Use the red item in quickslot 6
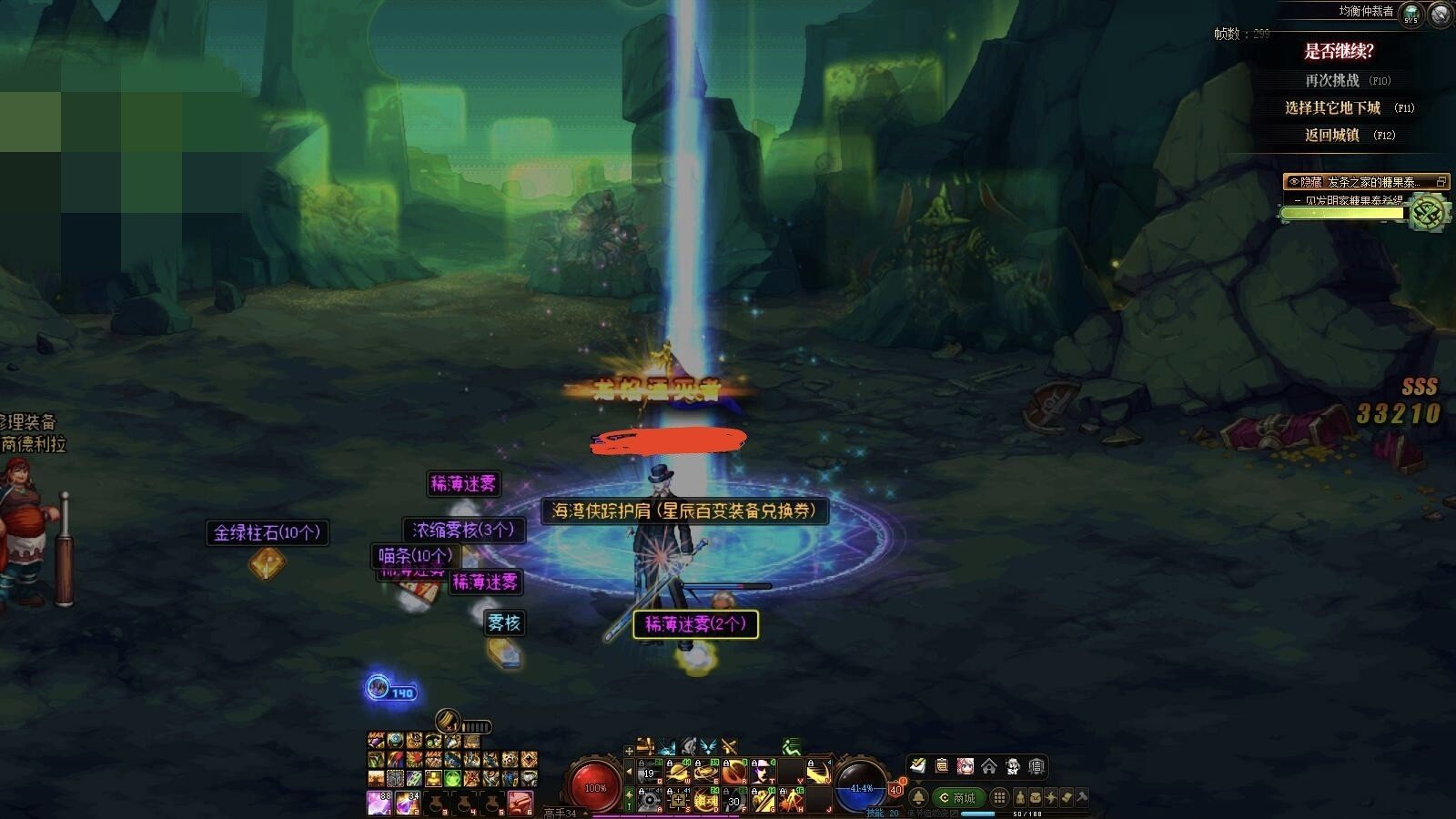This screenshot has height=819, width=1456. [x=521, y=803]
